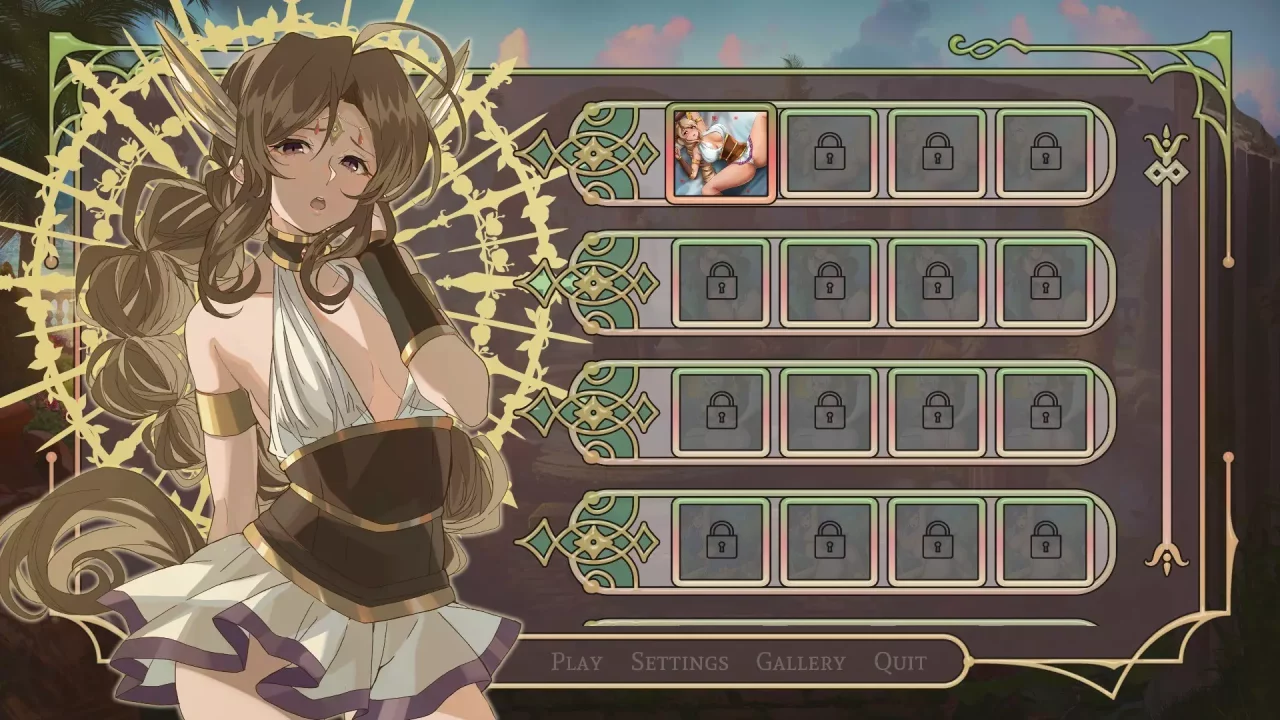Open the unlocked CG thumbnail in the top row
The width and height of the screenshot is (1280, 720).
(x=721, y=155)
